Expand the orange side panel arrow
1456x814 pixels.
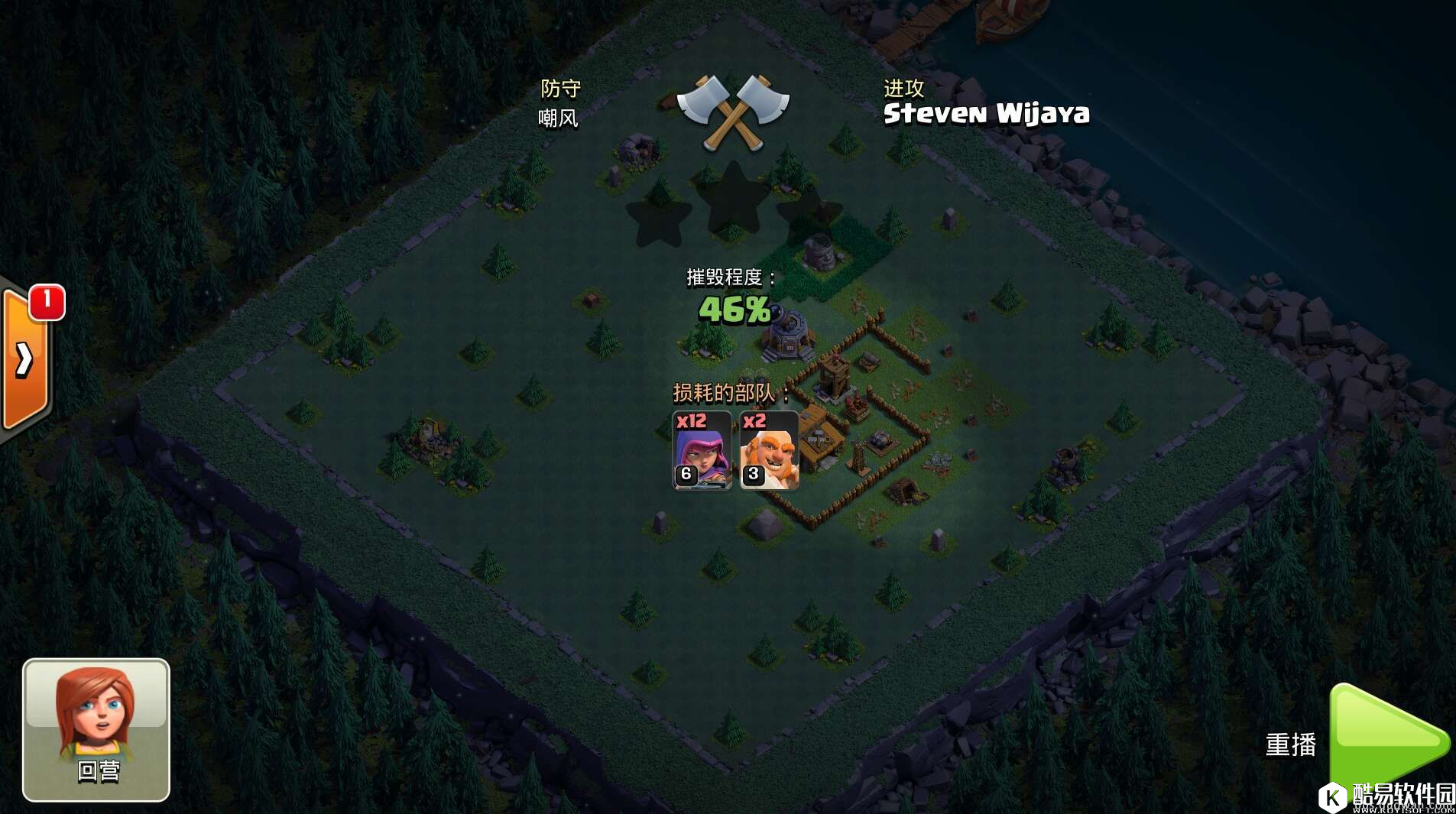click(x=24, y=359)
